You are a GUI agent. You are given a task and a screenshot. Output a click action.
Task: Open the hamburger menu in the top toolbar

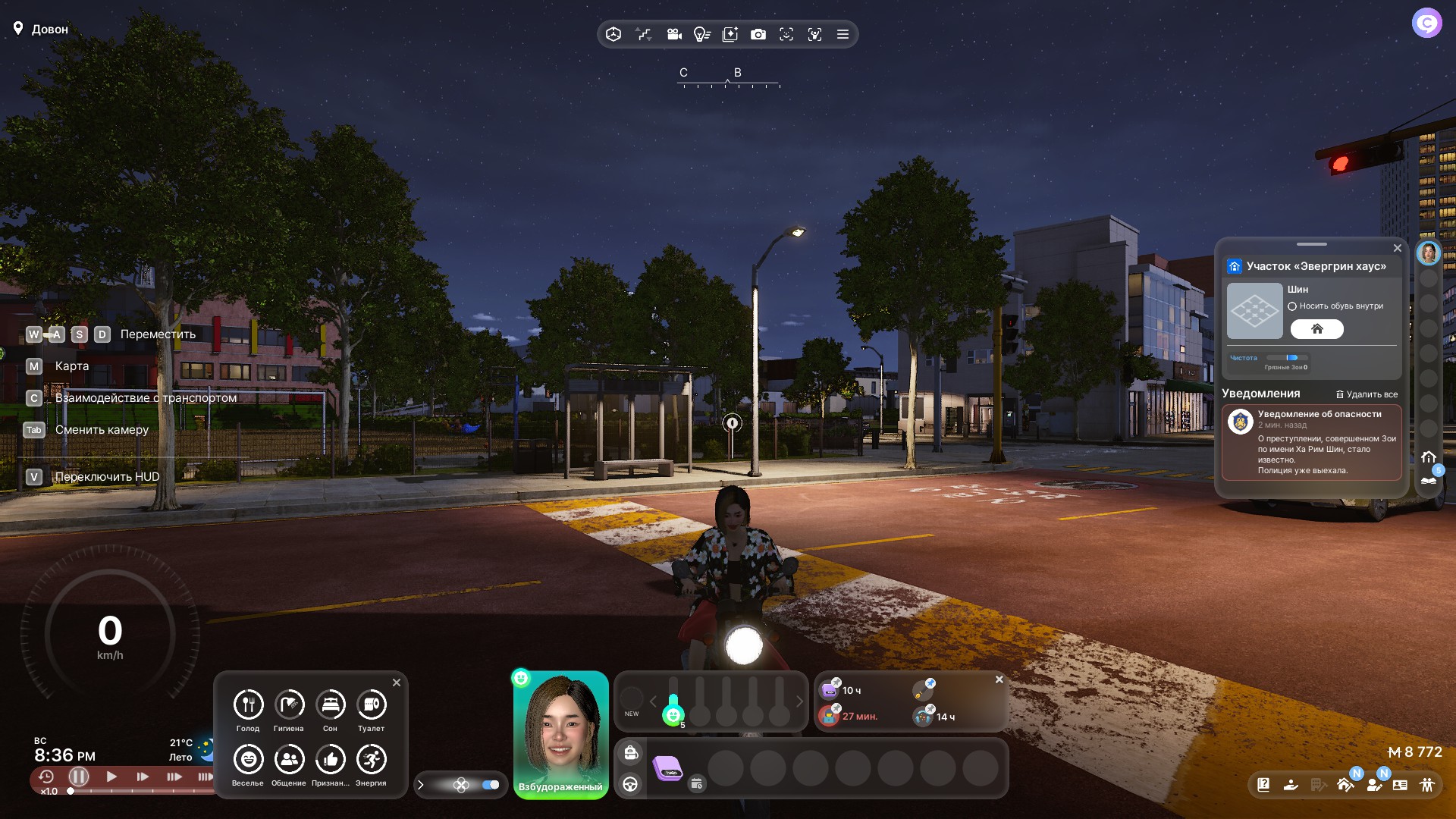(843, 34)
